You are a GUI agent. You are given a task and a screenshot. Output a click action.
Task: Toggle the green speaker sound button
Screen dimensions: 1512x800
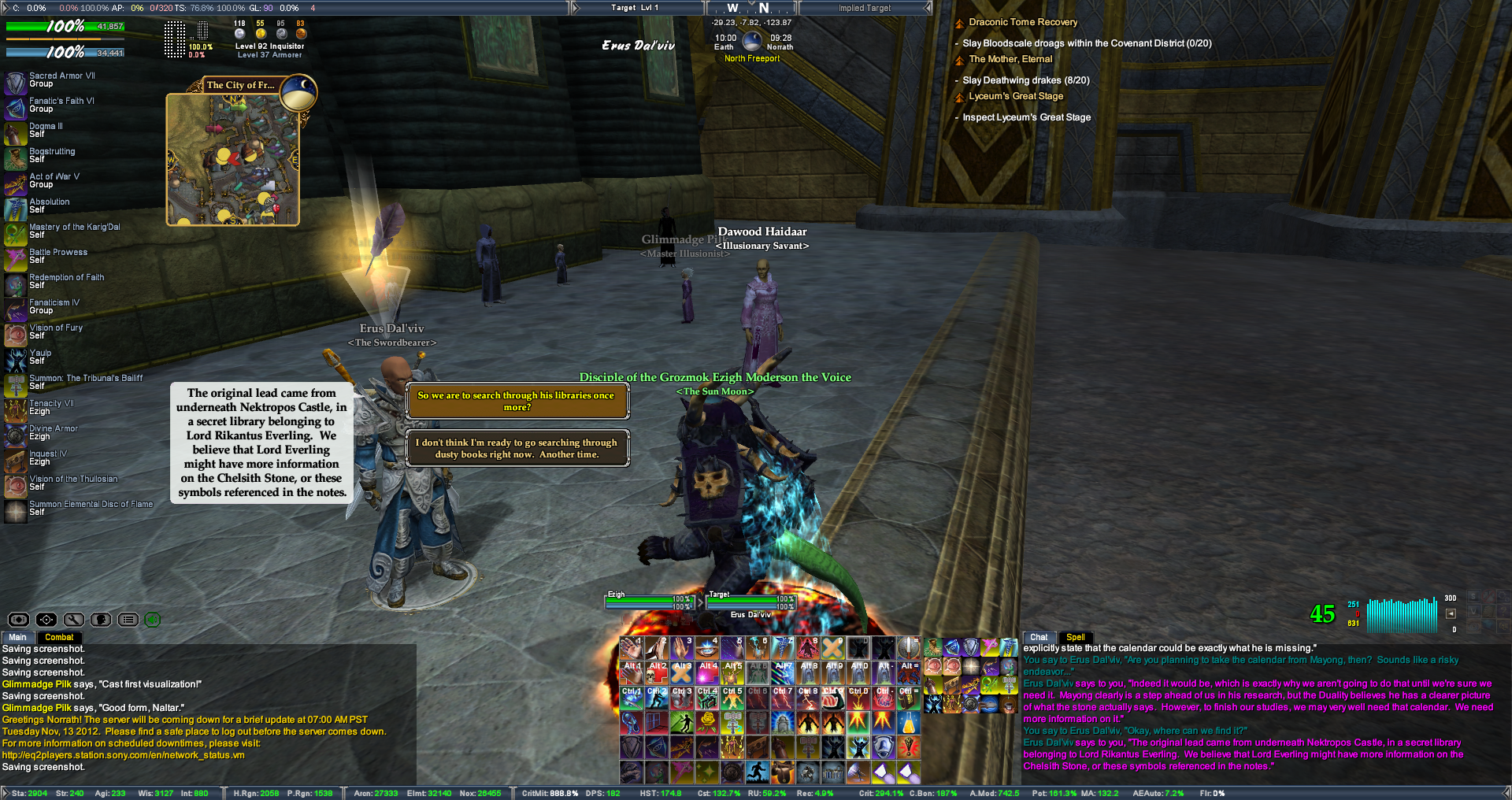pyautogui.click(x=153, y=620)
